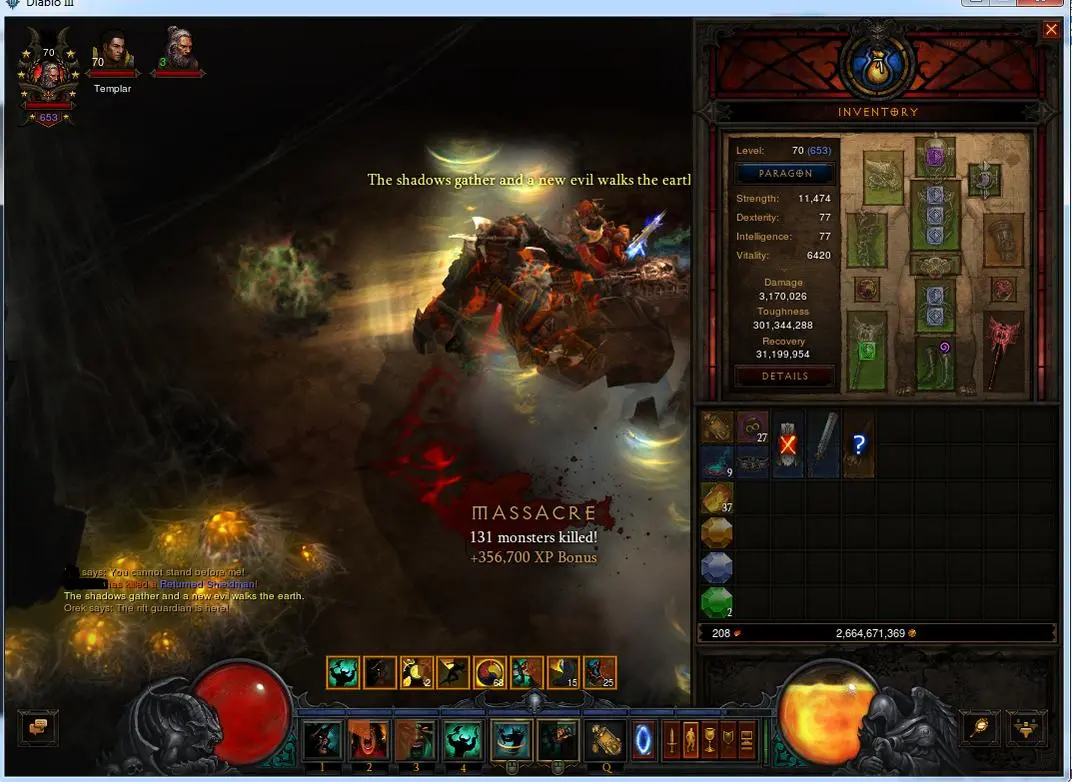Use the potion in the Q slot
Viewport: 1072px width, 782px height.
pos(604,741)
